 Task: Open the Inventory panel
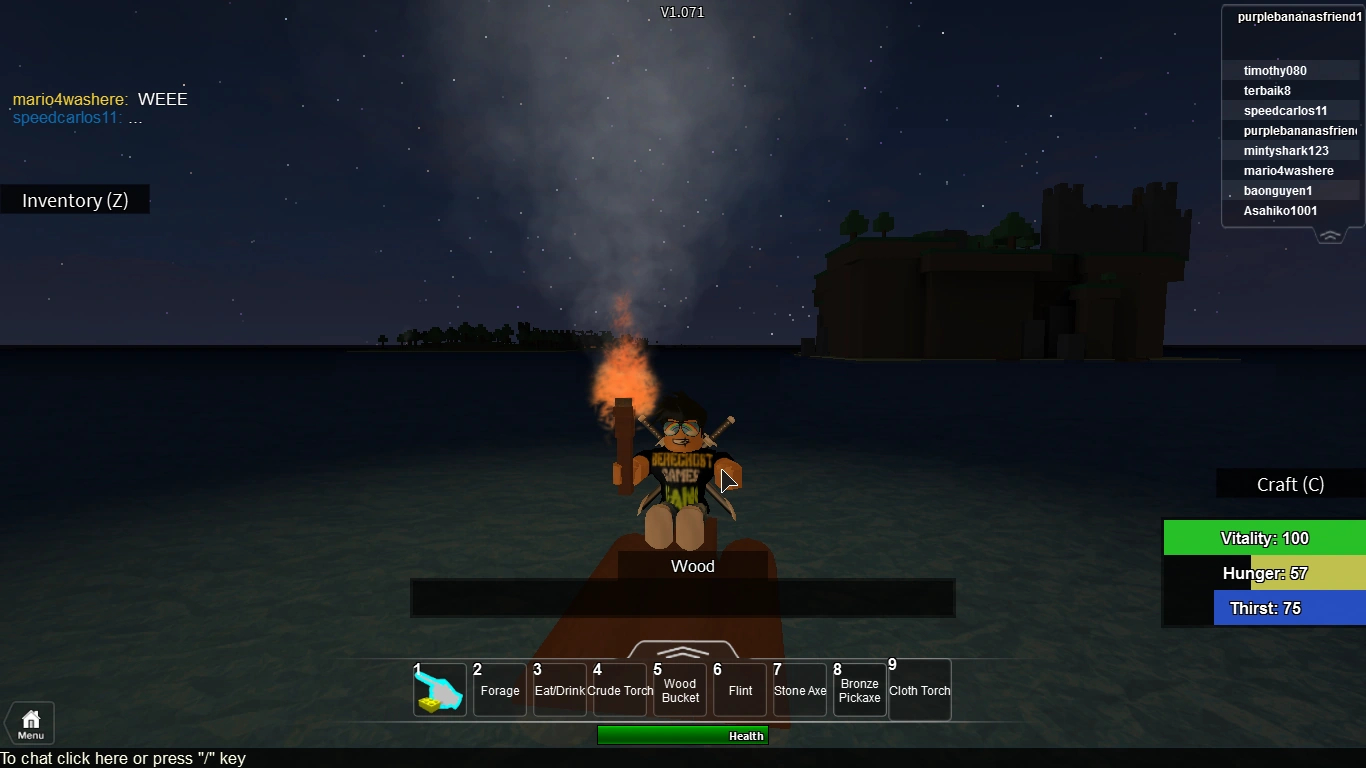click(x=74, y=200)
